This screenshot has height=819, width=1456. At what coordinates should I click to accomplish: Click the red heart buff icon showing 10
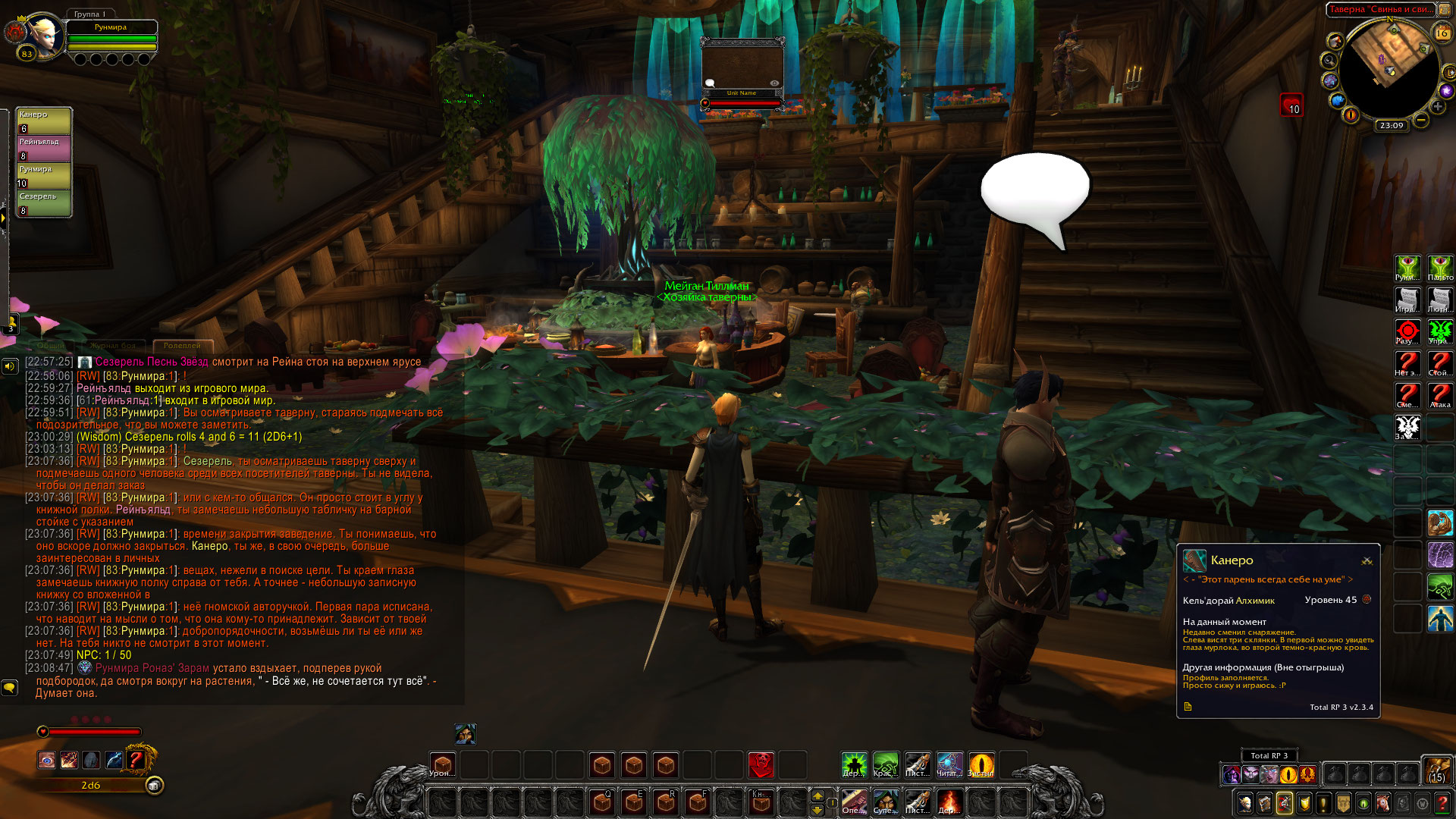pos(1291,105)
